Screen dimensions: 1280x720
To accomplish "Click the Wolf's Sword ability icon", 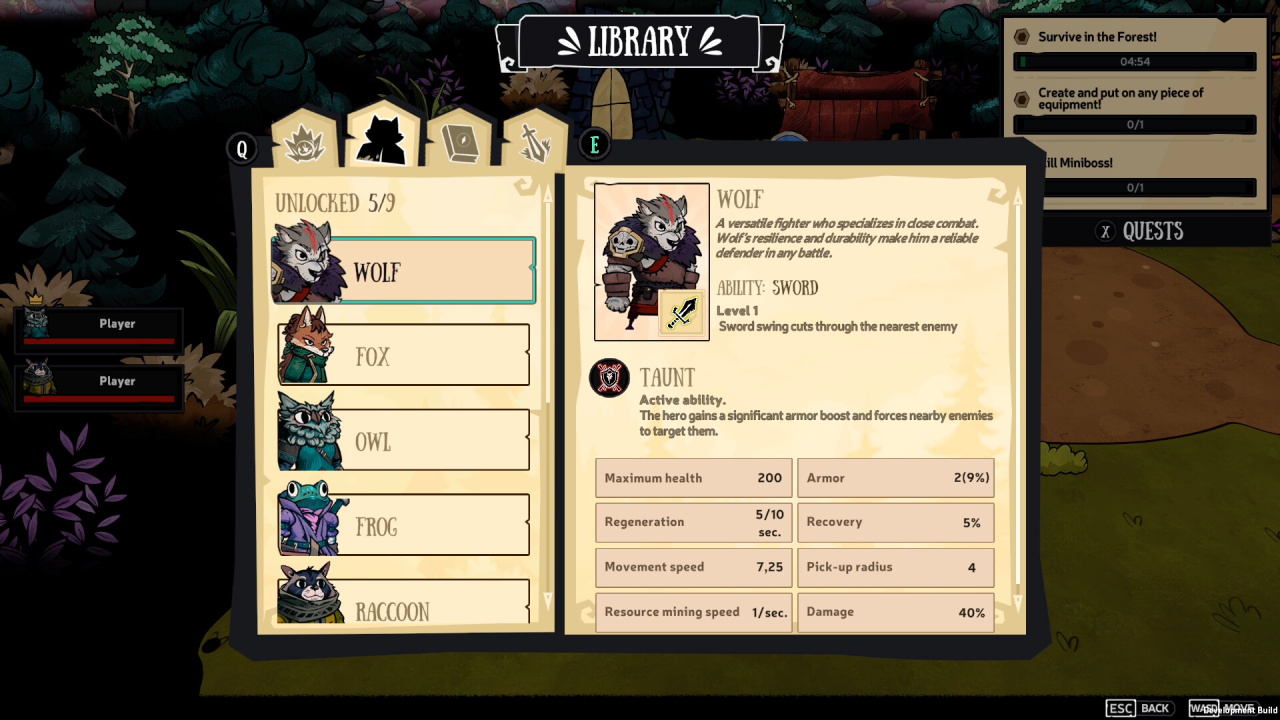I will pyautogui.click(x=683, y=313).
